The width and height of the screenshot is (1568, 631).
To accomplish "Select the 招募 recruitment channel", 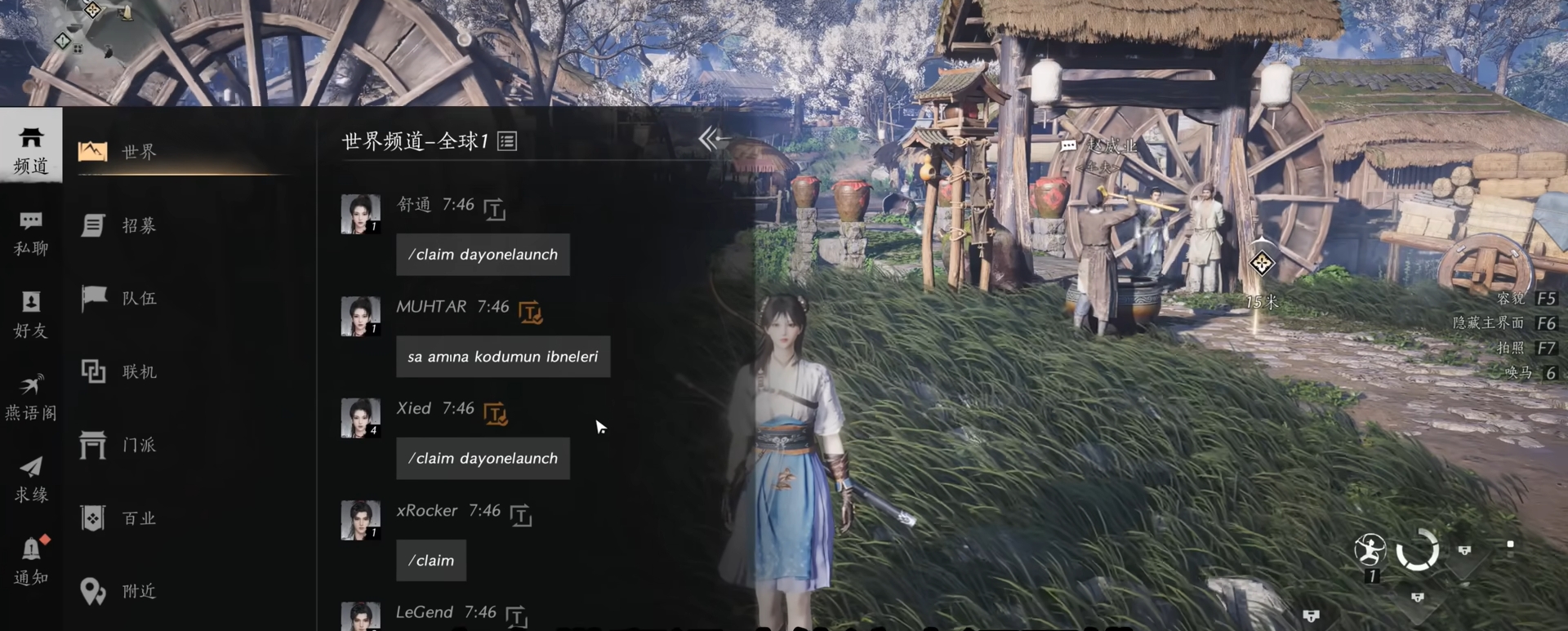I will click(137, 225).
